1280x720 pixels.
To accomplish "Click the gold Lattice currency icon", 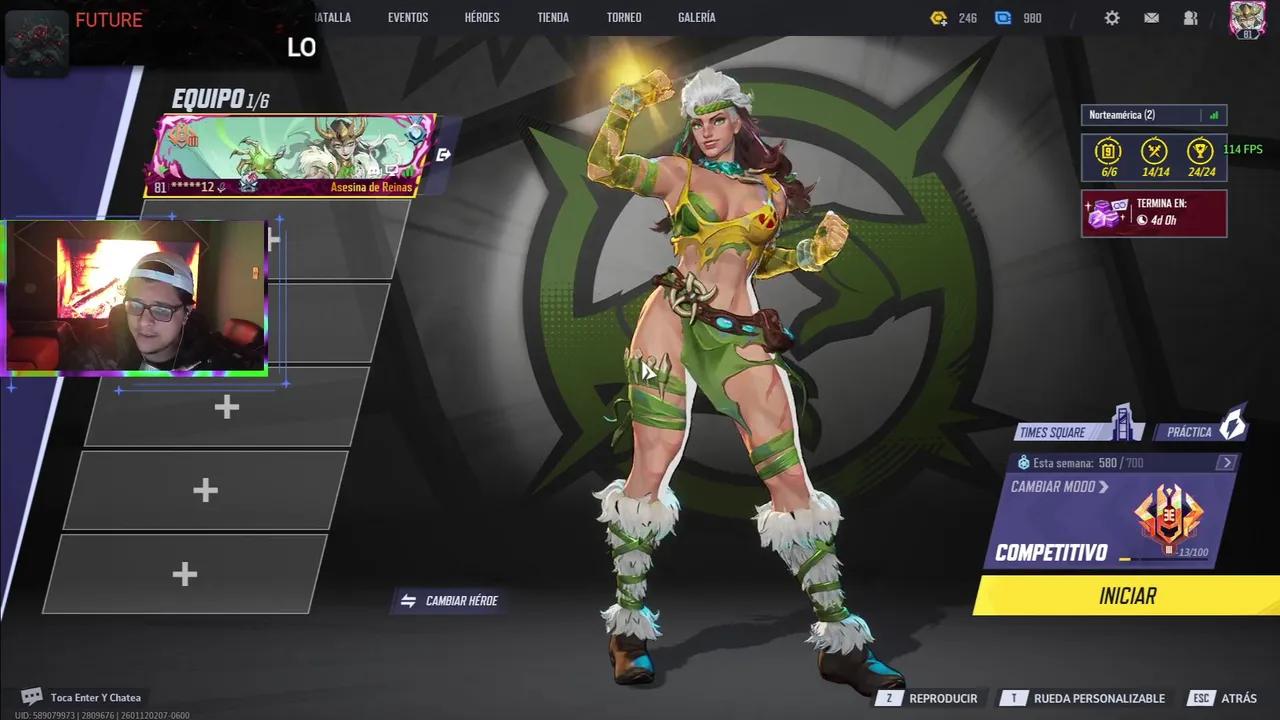I will pos(938,17).
